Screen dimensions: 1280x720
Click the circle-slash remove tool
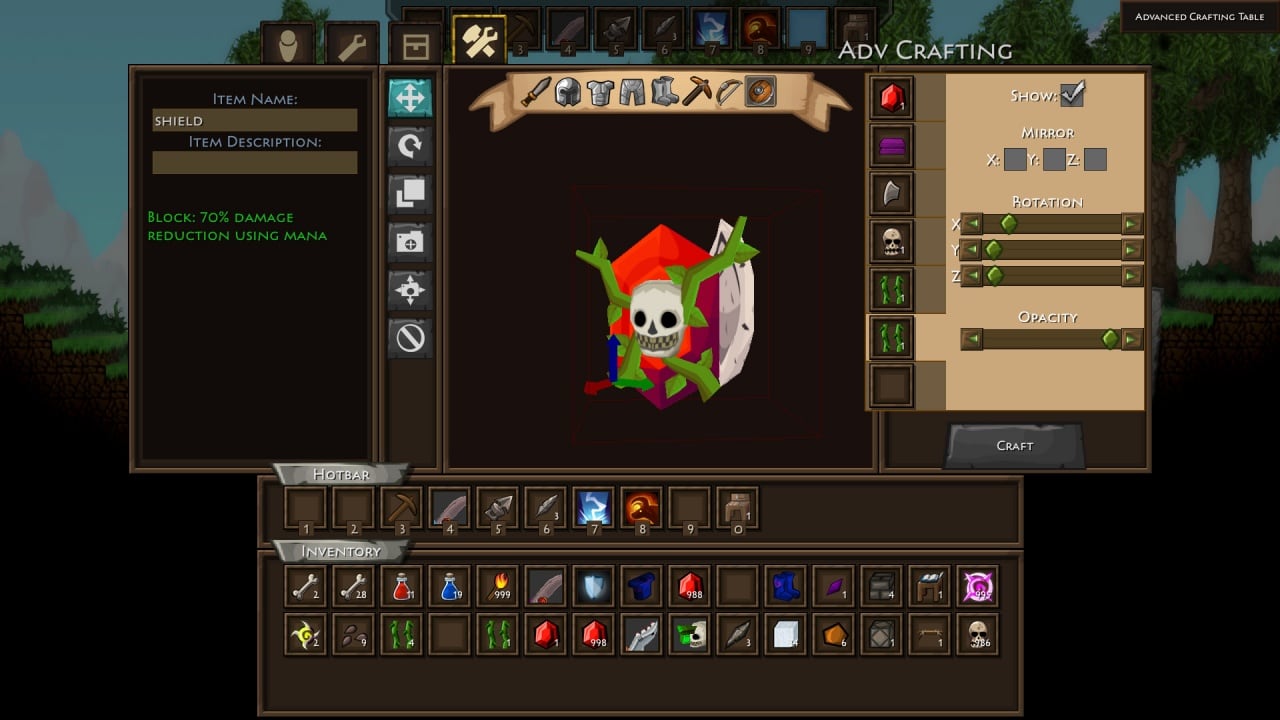point(410,338)
